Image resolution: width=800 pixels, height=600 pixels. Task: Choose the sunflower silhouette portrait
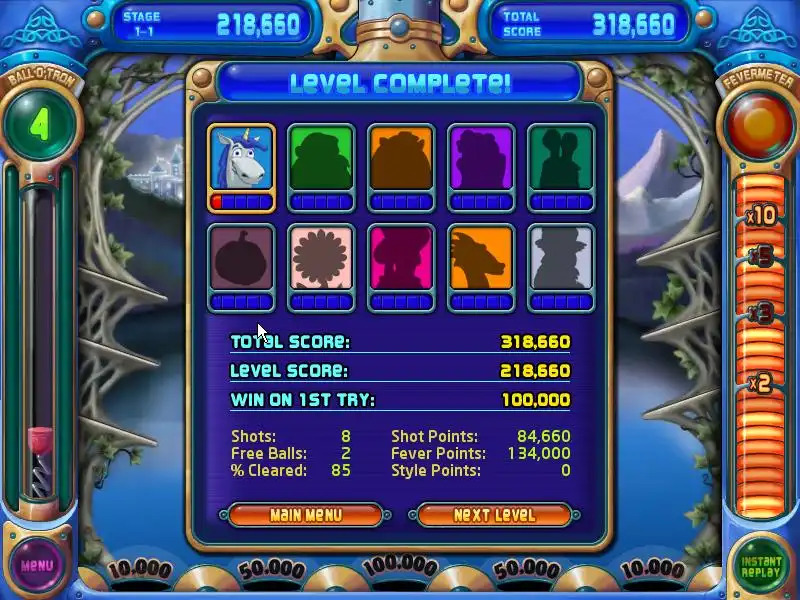(321, 259)
